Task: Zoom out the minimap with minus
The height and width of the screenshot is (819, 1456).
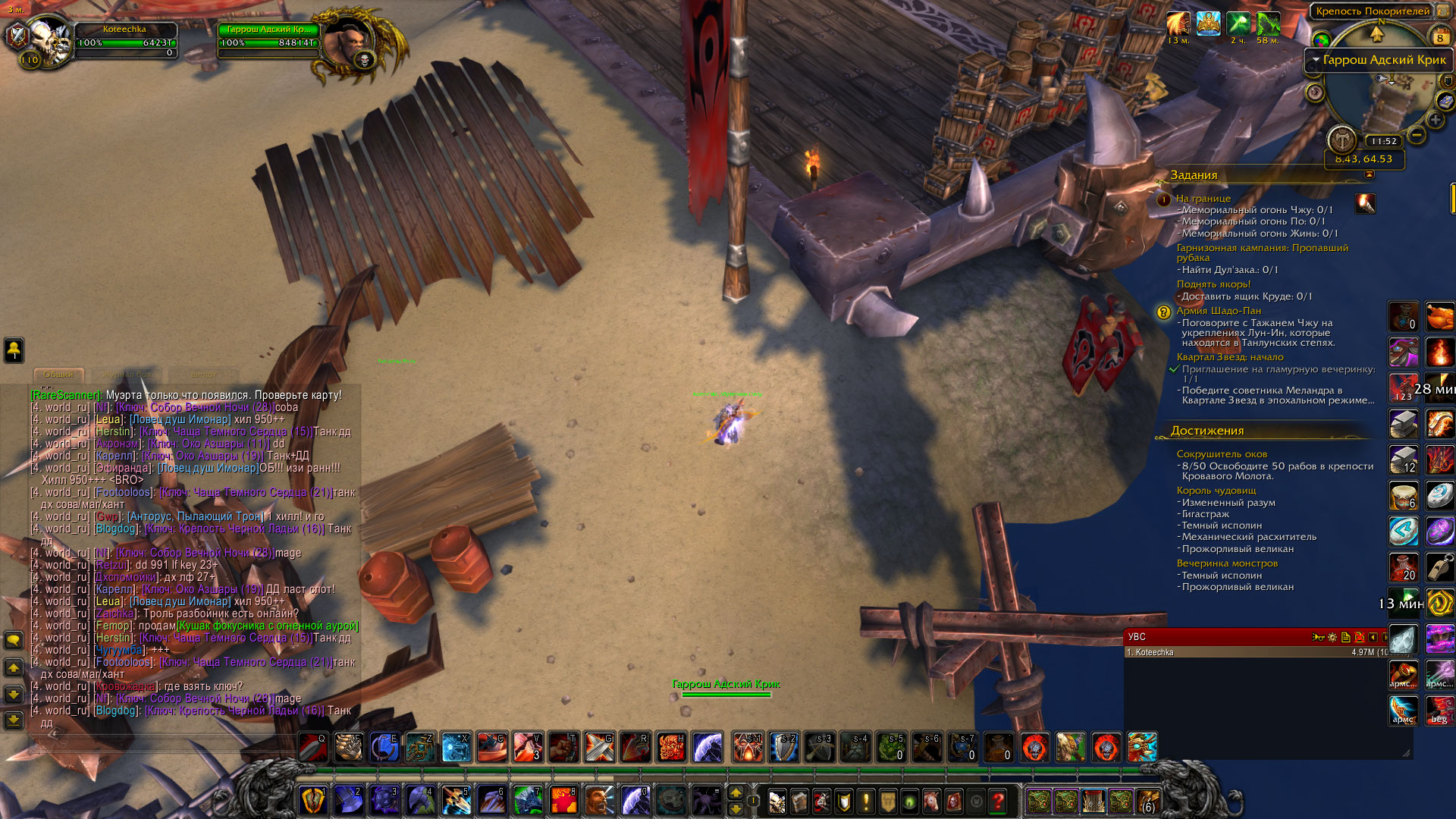Action: click(x=1417, y=136)
